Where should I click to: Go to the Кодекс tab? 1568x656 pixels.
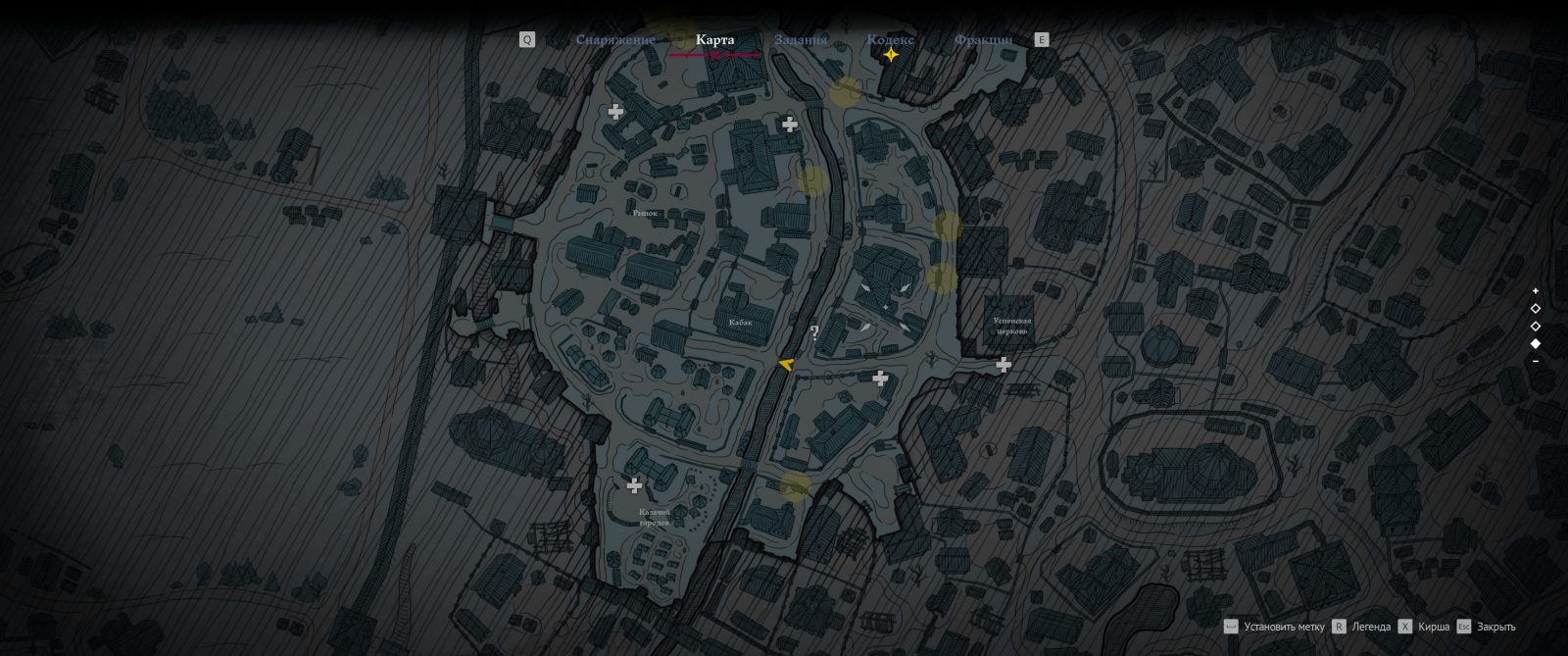coord(890,40)
